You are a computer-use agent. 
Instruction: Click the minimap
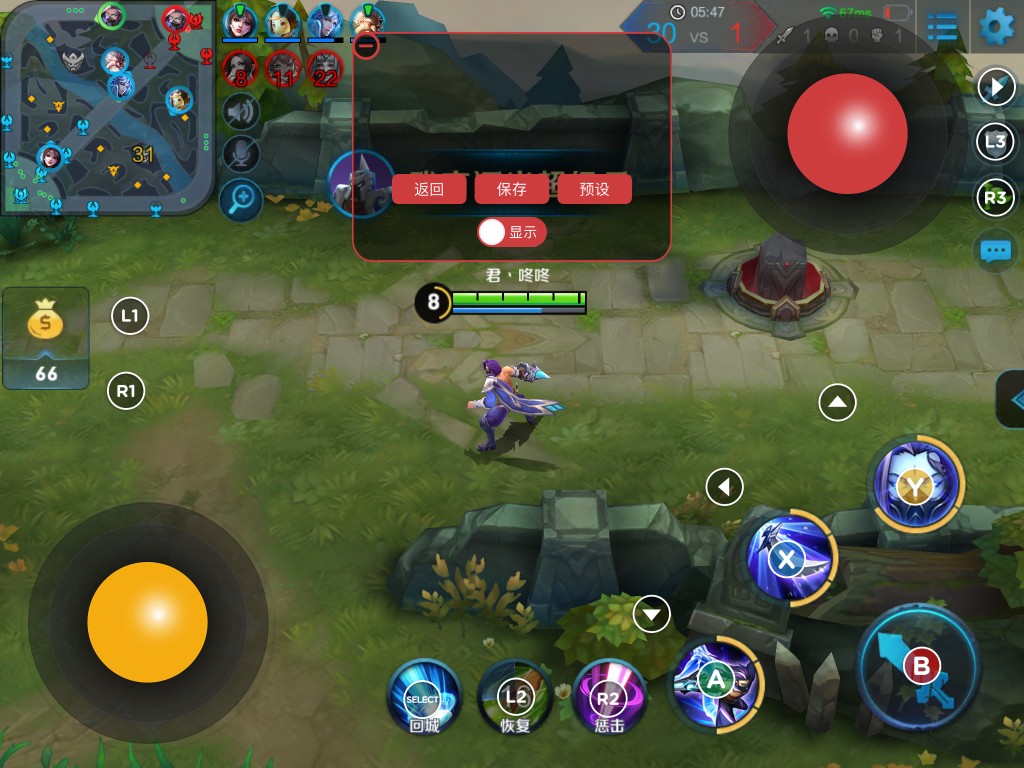(108, 108)
